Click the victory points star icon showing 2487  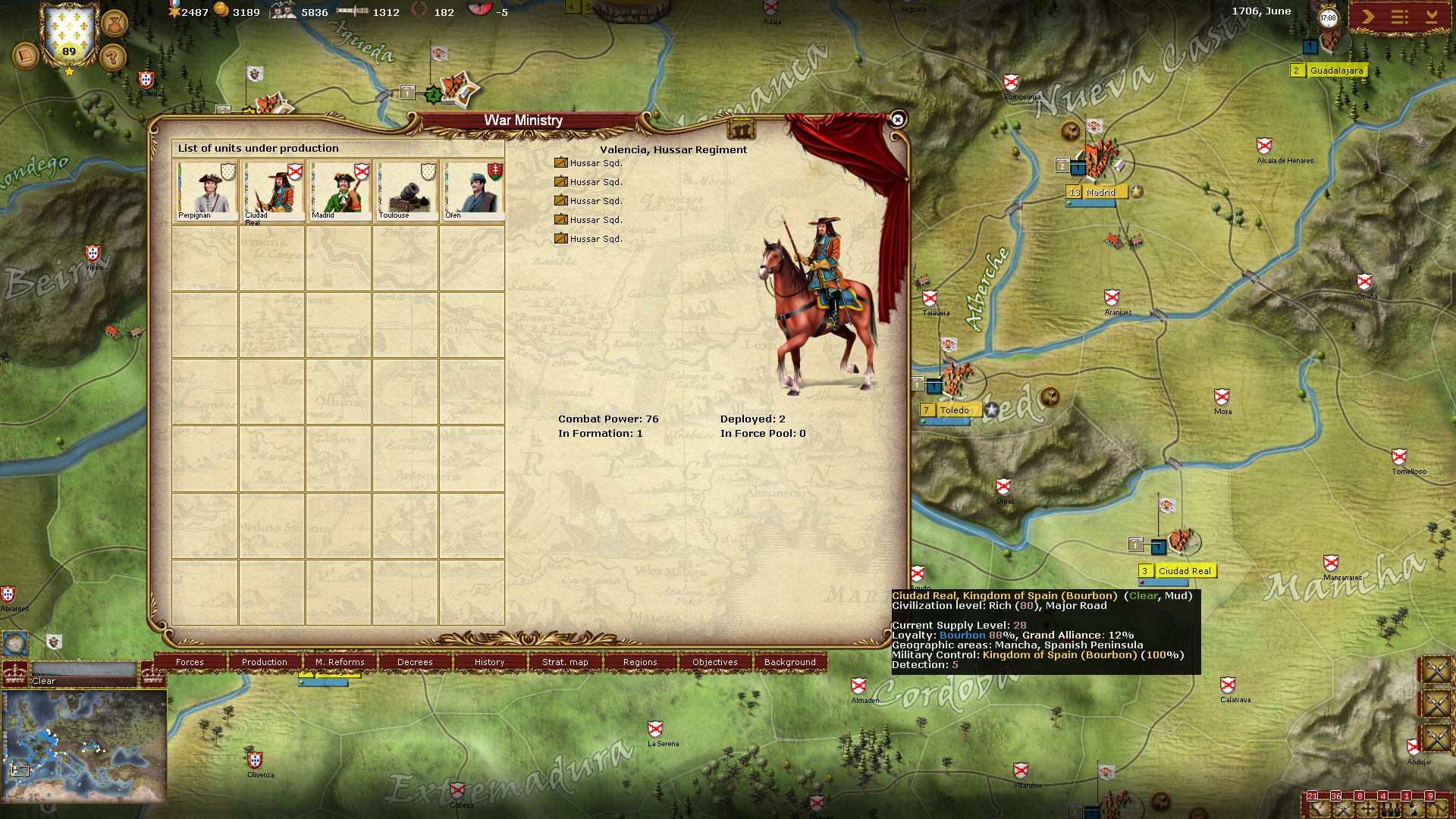tap(175, 11)
